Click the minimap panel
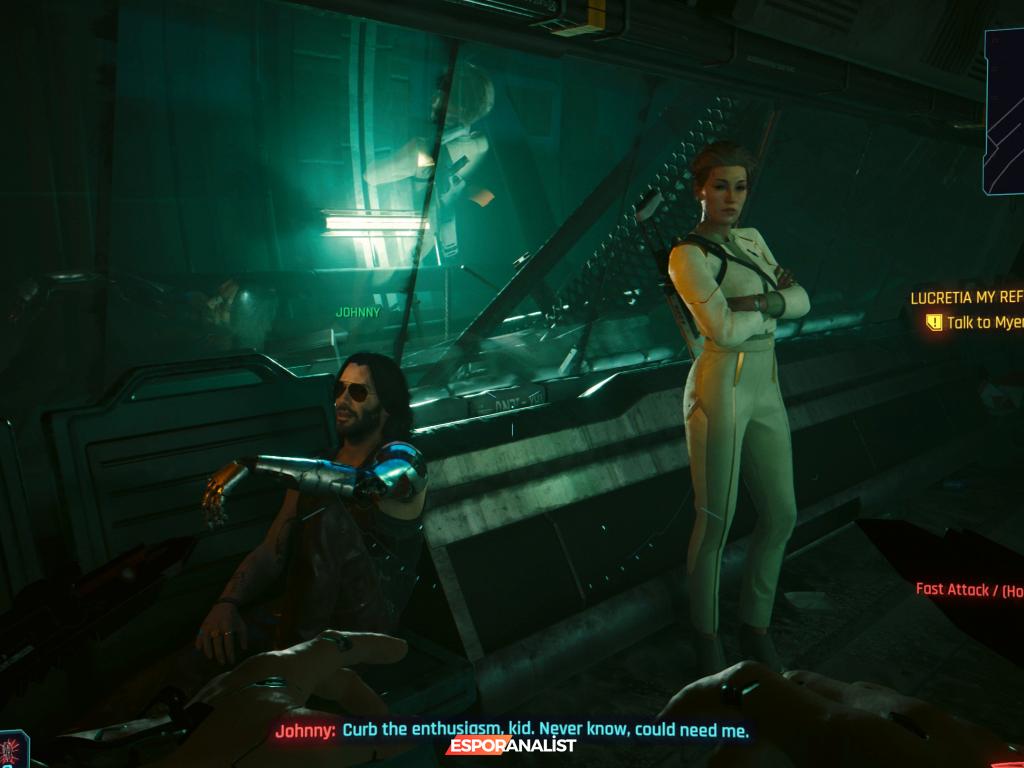Screen dimensions: 1024x768 point(1004,110)
